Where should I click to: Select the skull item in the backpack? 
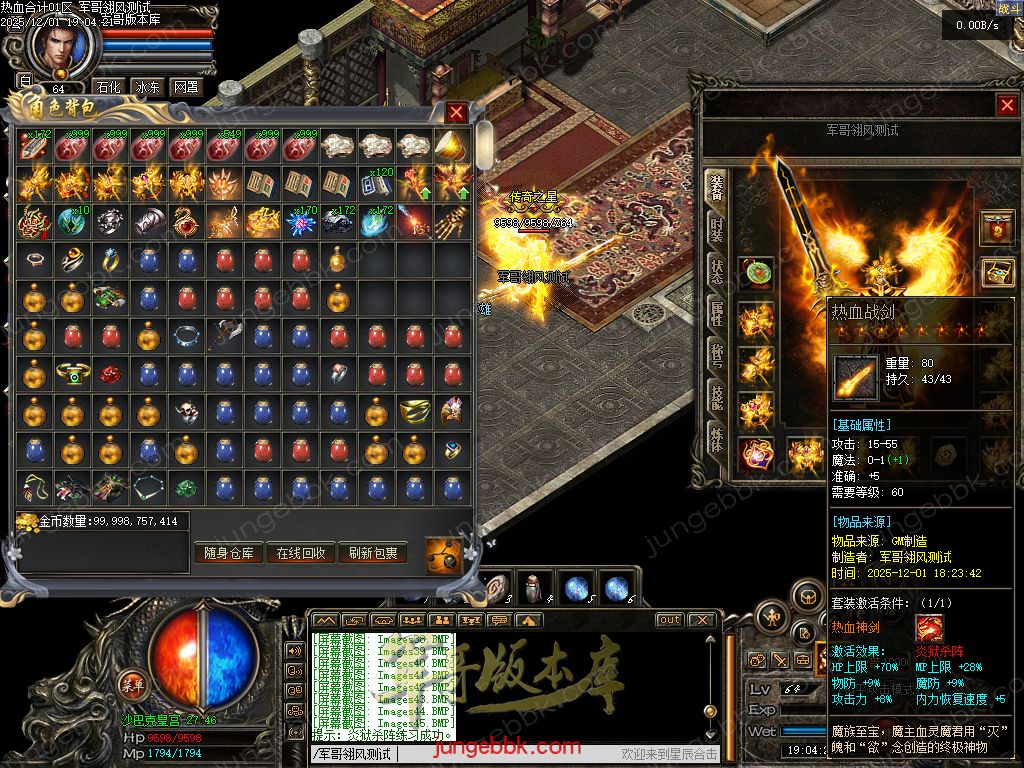(185, 412)
